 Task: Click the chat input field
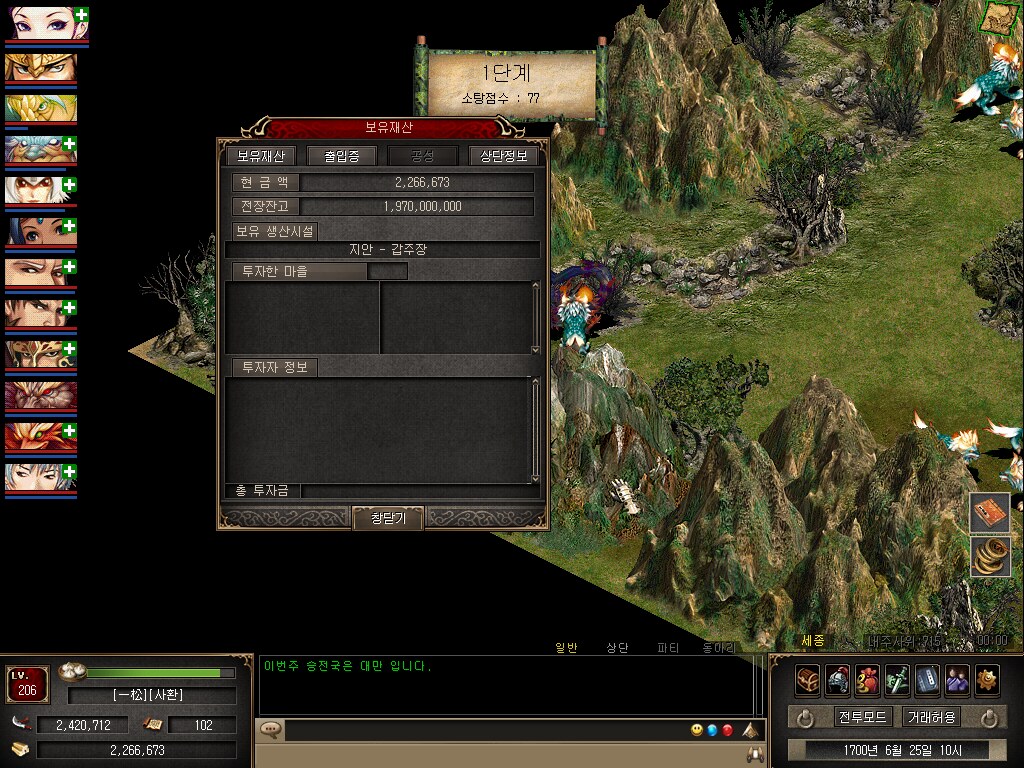pos(480,731)
